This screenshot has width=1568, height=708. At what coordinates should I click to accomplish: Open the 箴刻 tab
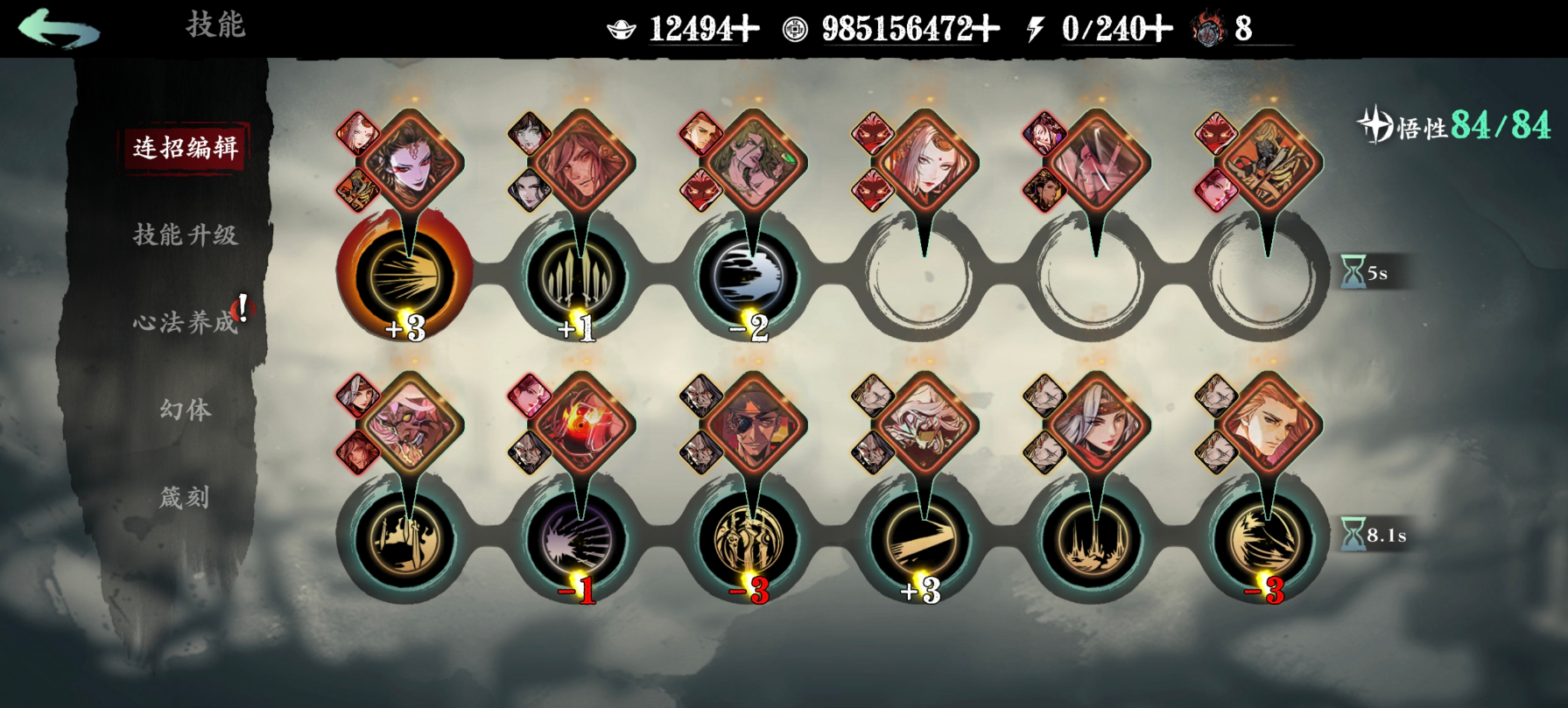tap(185, 497)
